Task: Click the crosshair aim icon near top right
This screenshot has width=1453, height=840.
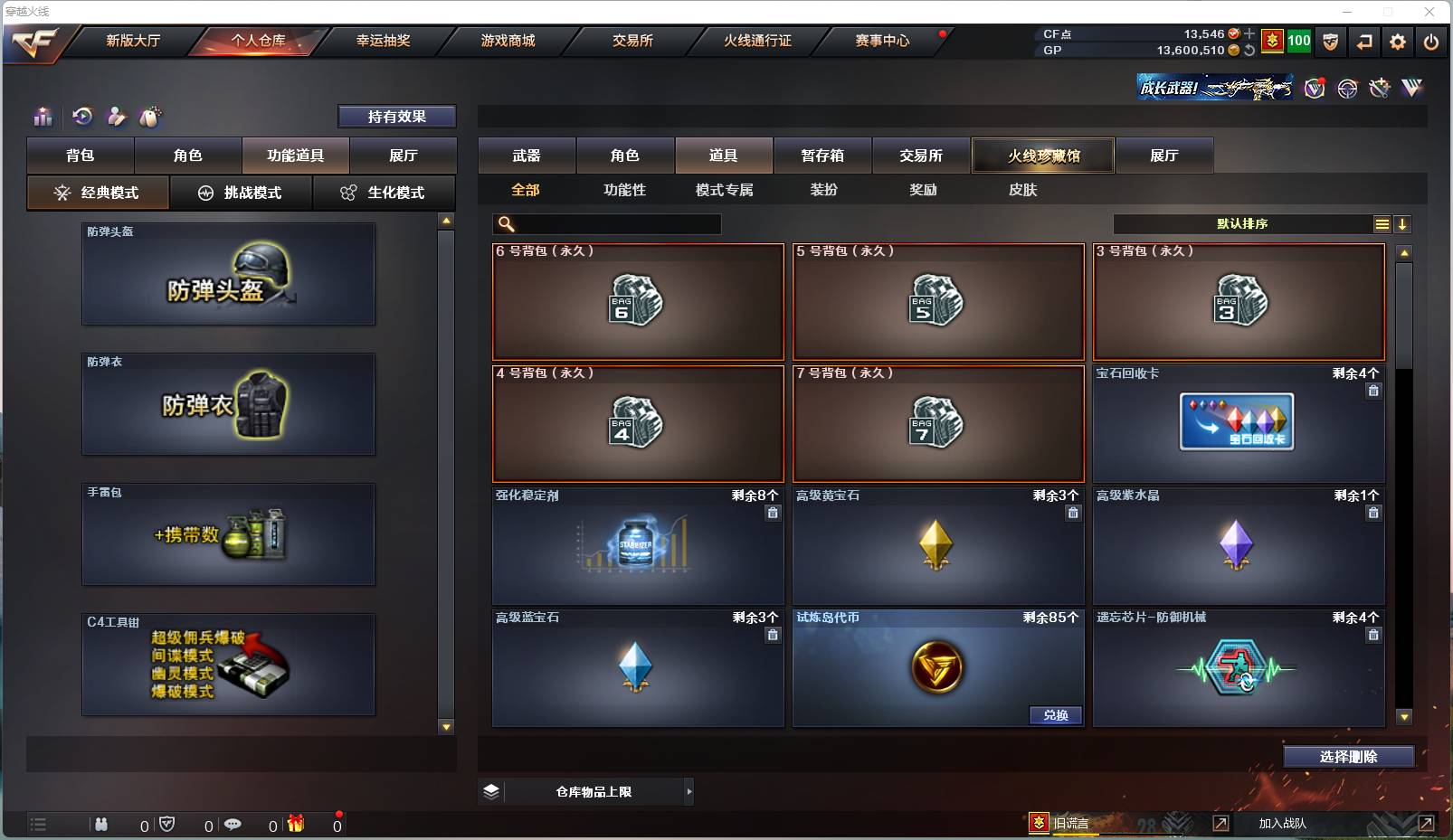Action: tap(1347, 88)
